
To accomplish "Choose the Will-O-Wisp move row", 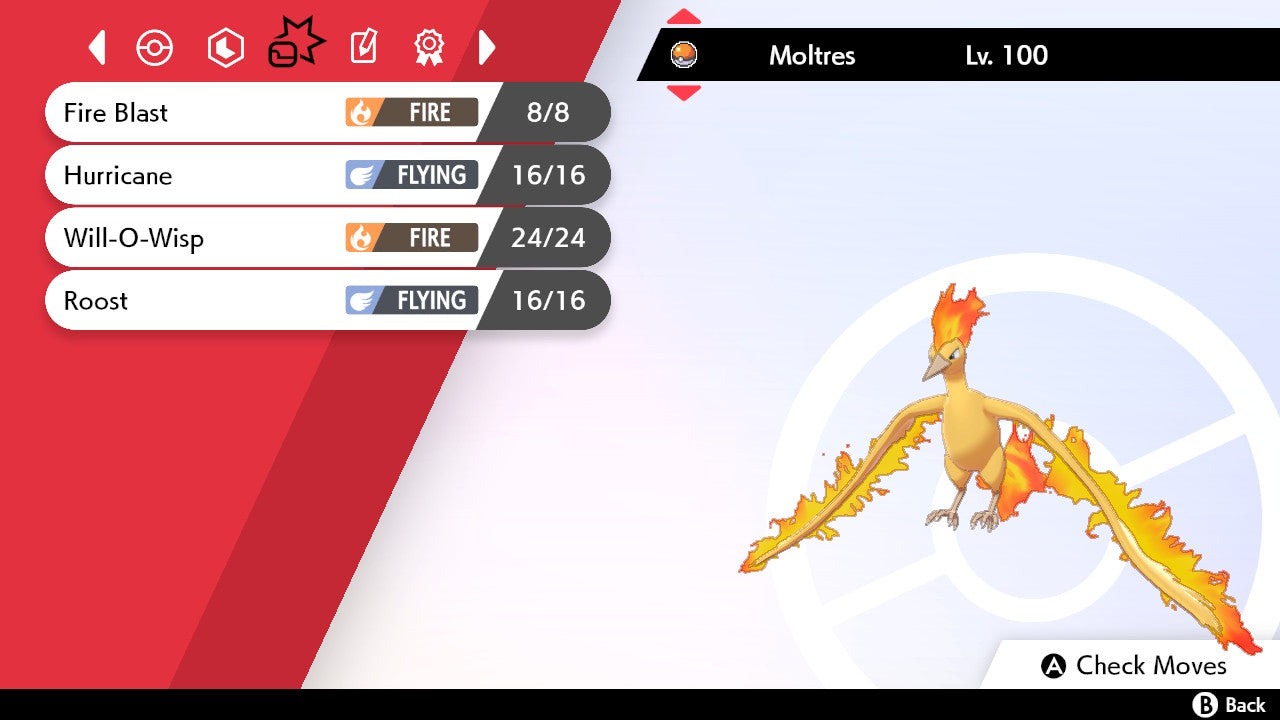I will click(326, 238).
